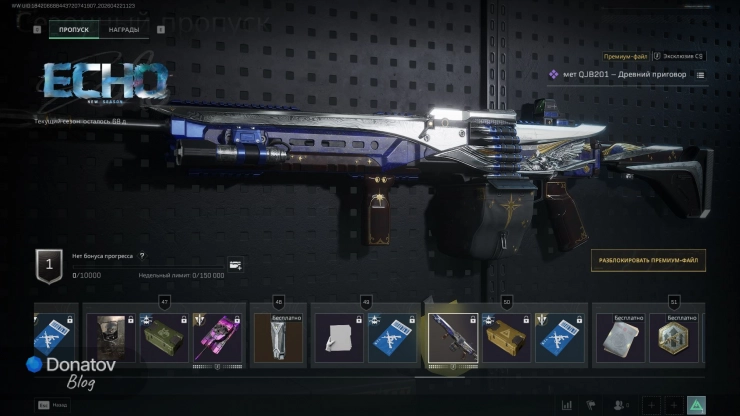Select the white cloth reward tile
The height and width of the screenshot is (416, 740).
(338, 338)
